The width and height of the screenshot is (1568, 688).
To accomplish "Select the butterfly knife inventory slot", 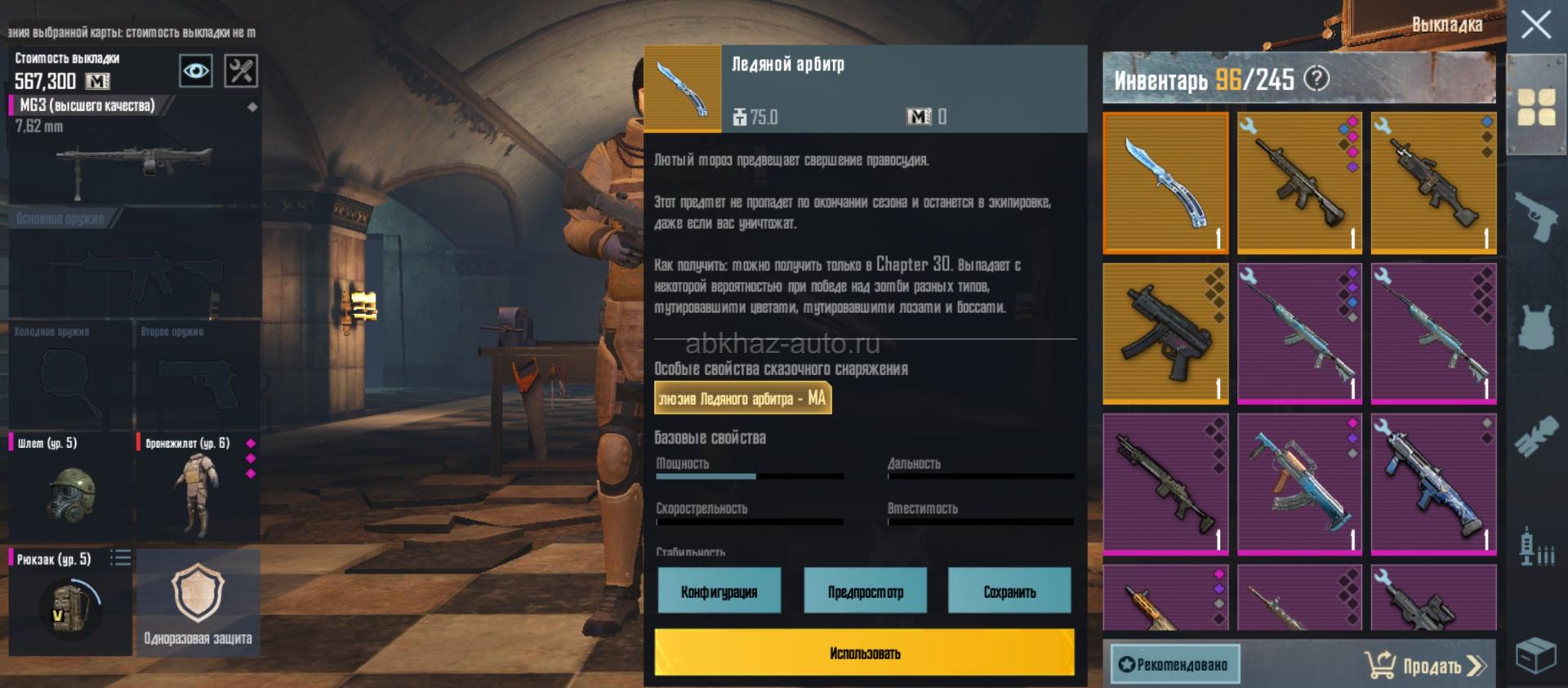I will pos(1165,183).
